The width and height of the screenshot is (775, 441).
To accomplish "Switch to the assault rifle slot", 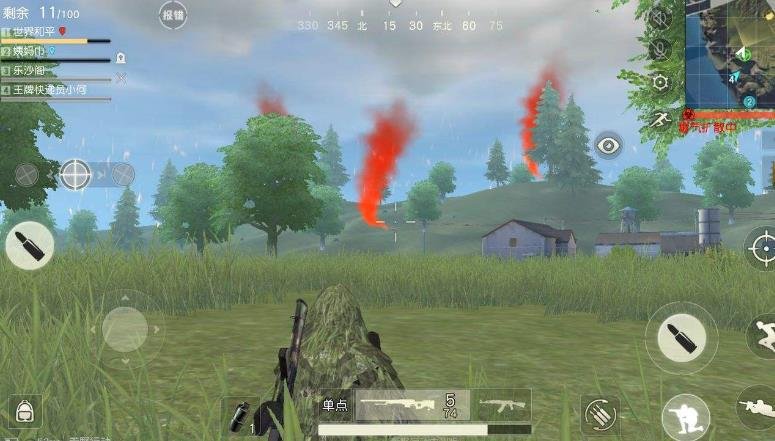I will (x=503, y=405).
